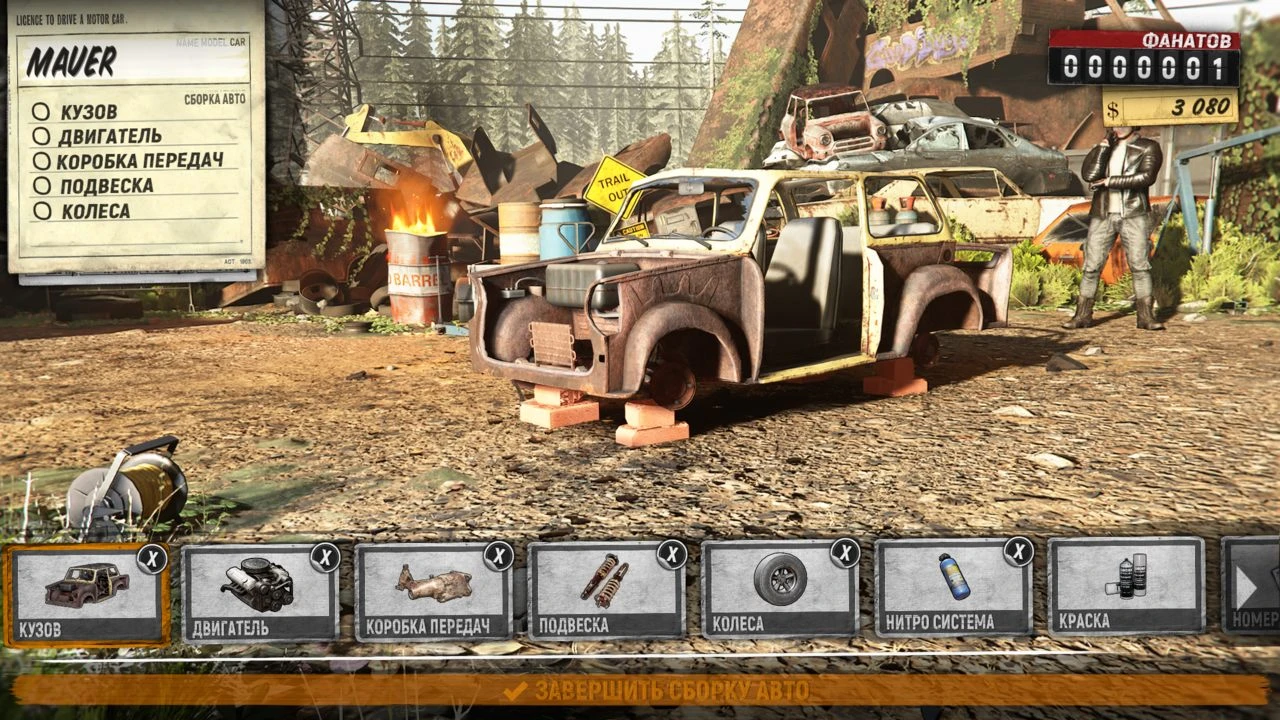Remove the Кузов part with its X
Screen dimensions: 1280x720
click(x=152, y=557)
